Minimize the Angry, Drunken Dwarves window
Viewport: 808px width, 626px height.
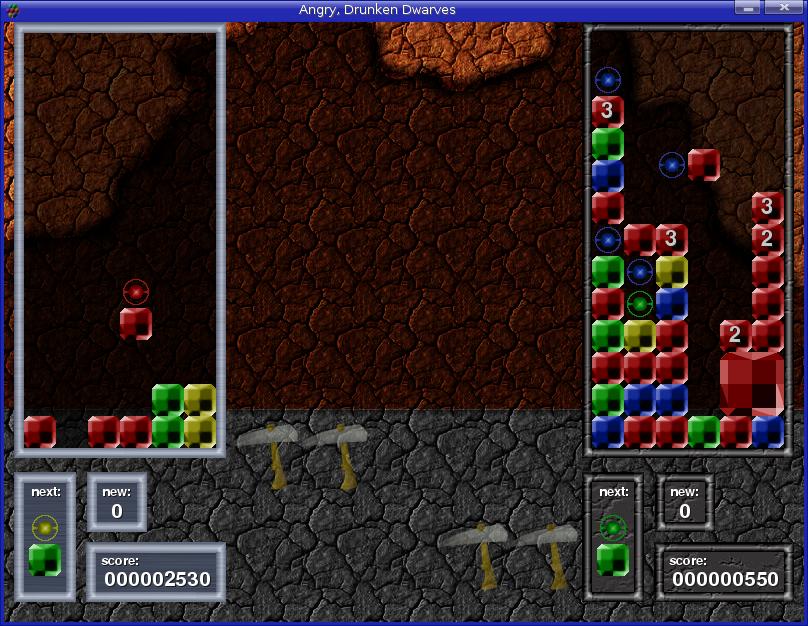tap(745, 8)
